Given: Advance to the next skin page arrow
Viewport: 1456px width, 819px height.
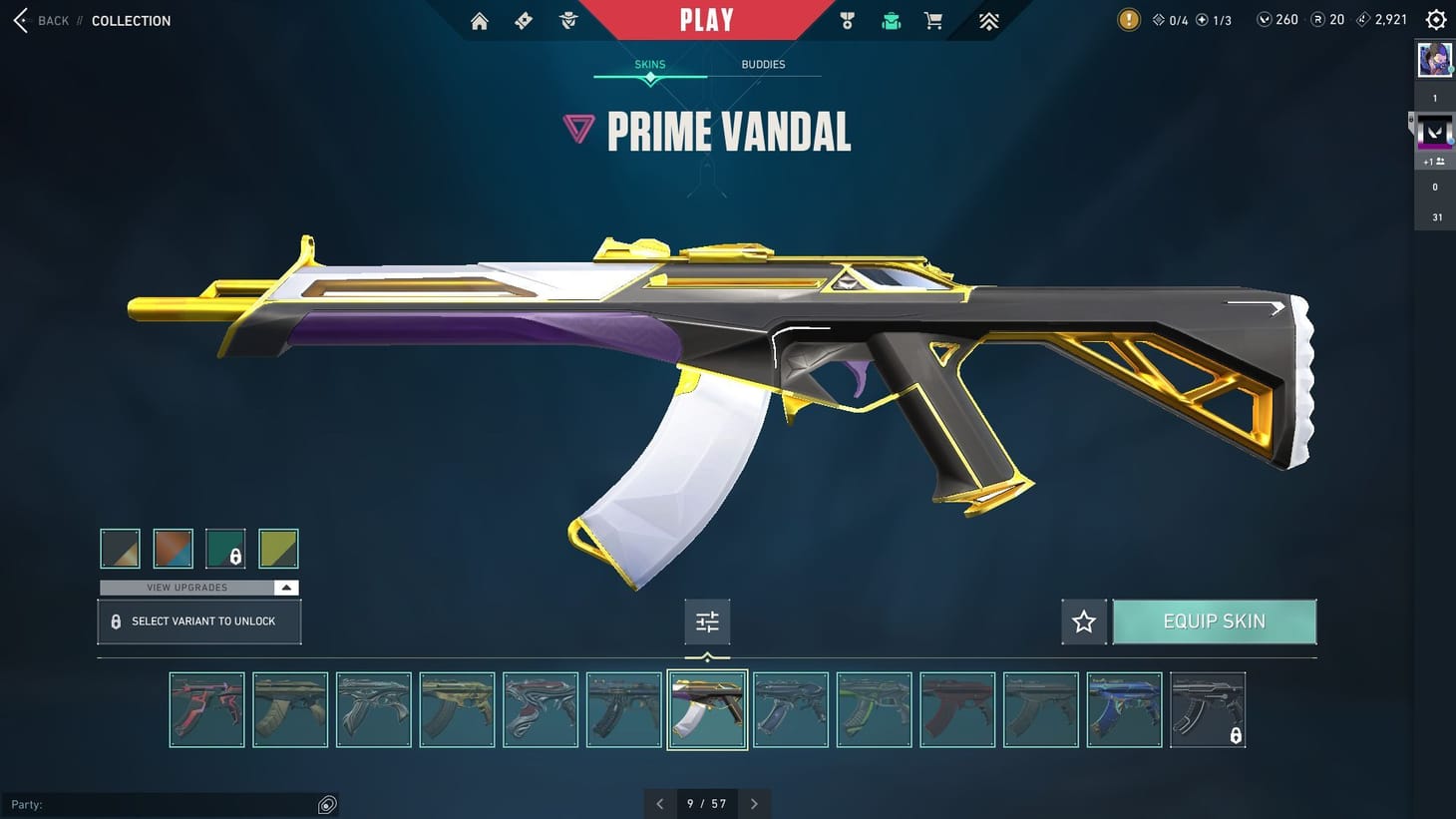Looking at the screenshot, I should click(x=754, y=803).
